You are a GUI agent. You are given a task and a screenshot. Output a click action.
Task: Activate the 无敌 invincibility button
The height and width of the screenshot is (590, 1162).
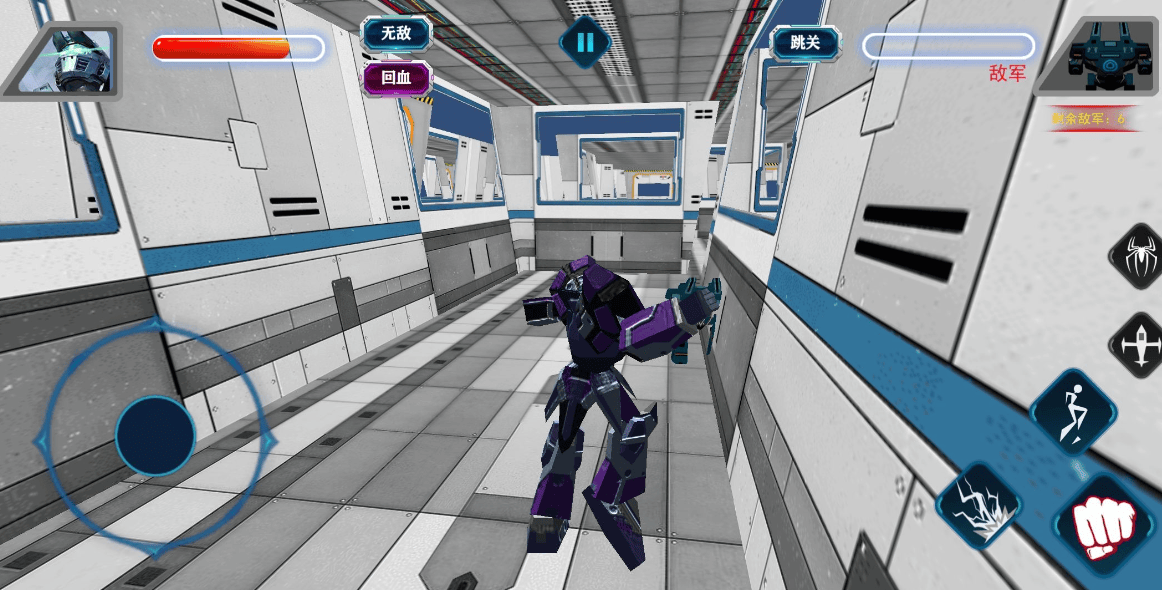pyautogui.click(x=397, y=34)
